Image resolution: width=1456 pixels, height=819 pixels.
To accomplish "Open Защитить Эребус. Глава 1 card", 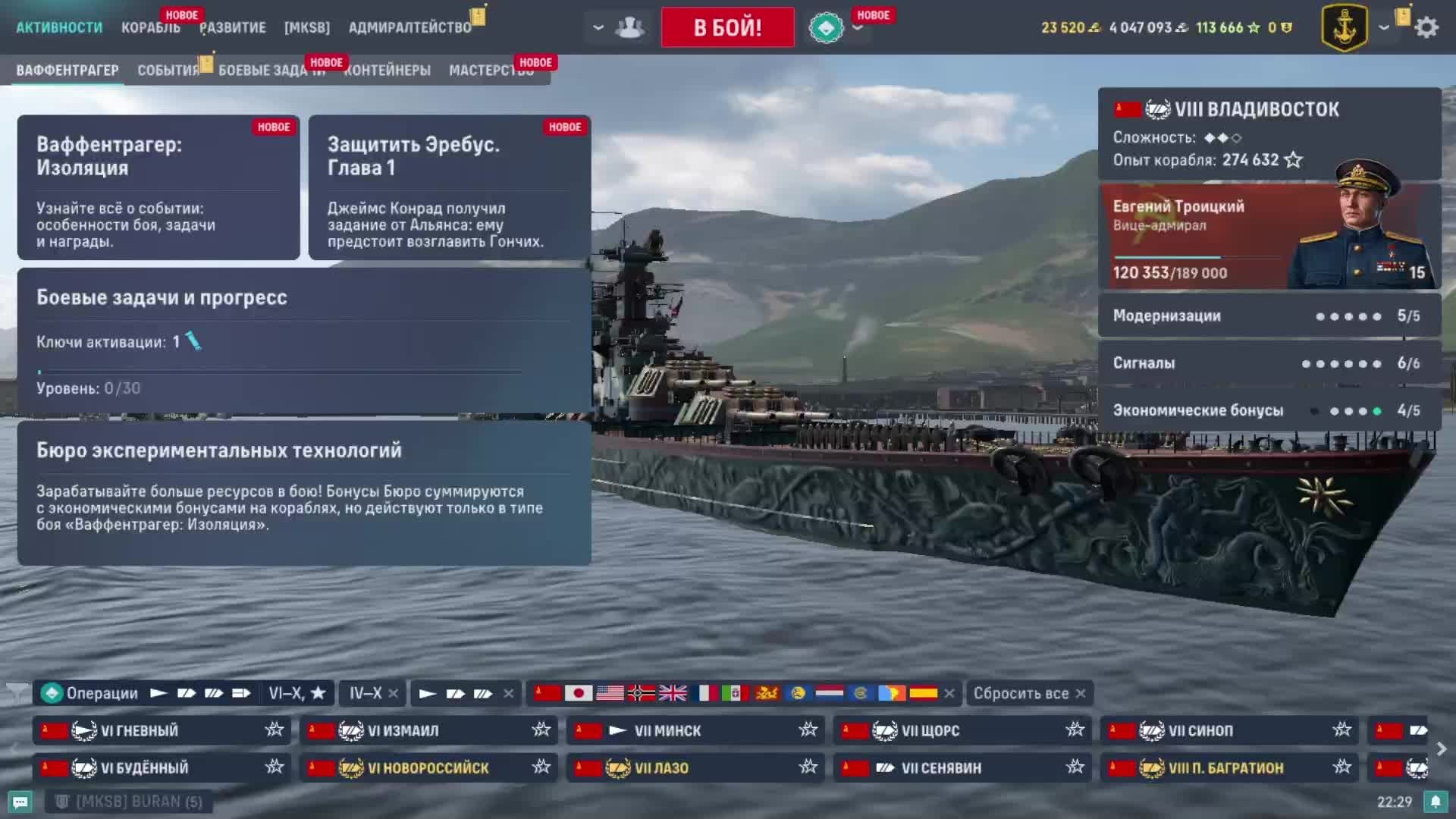I will coord(449,187).
